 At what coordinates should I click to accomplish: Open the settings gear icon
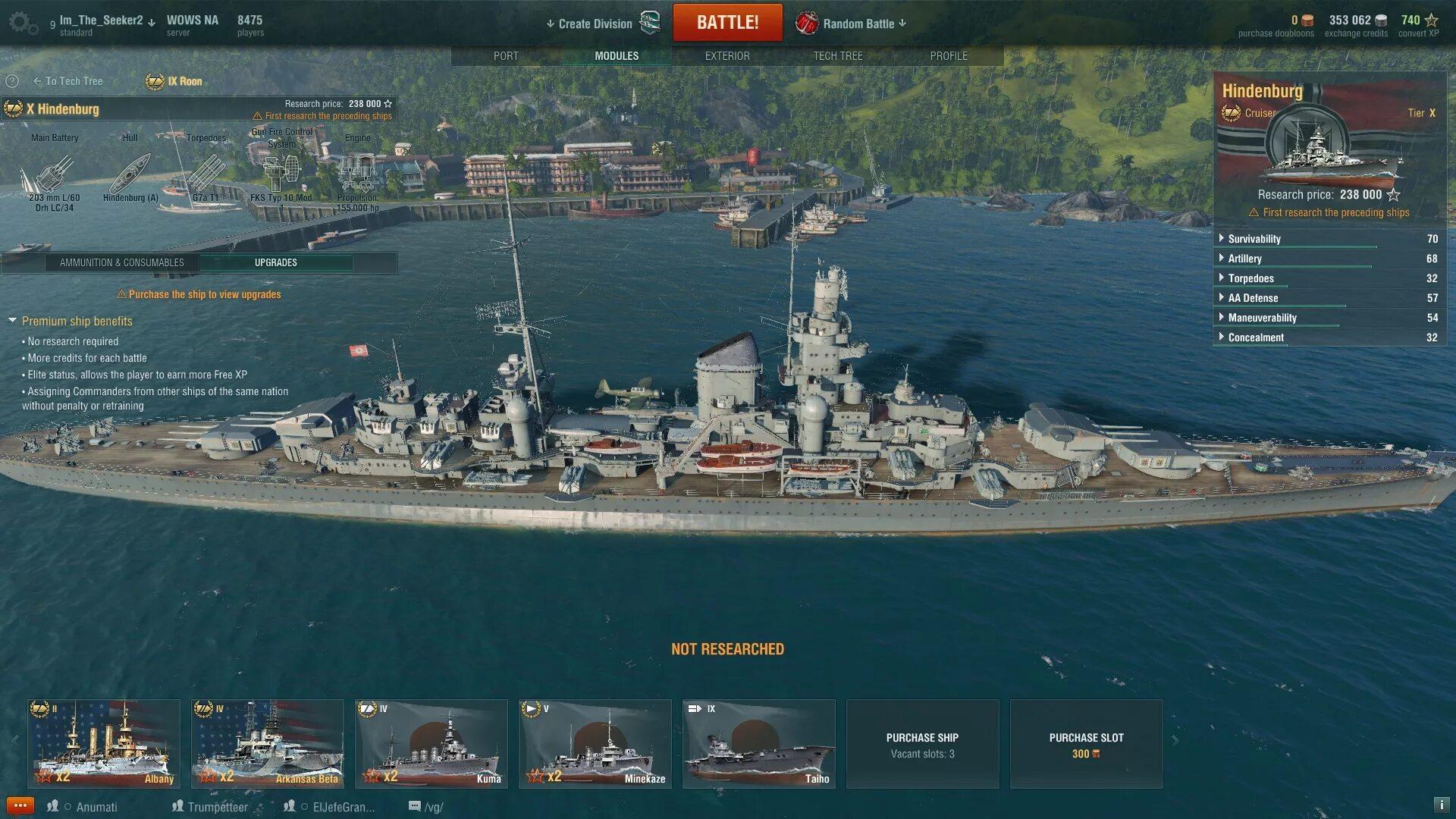point(21,23)
